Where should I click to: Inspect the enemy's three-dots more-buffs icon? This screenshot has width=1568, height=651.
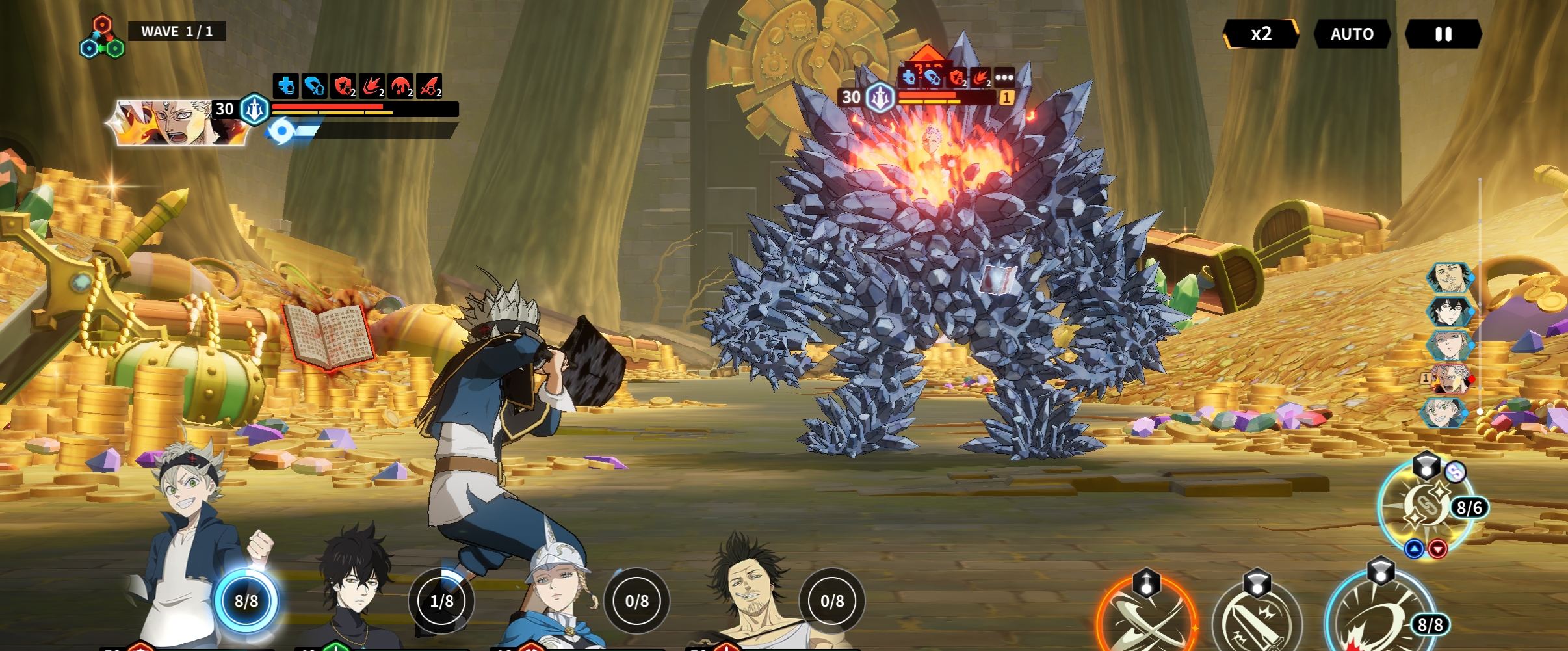point(1004,78)
